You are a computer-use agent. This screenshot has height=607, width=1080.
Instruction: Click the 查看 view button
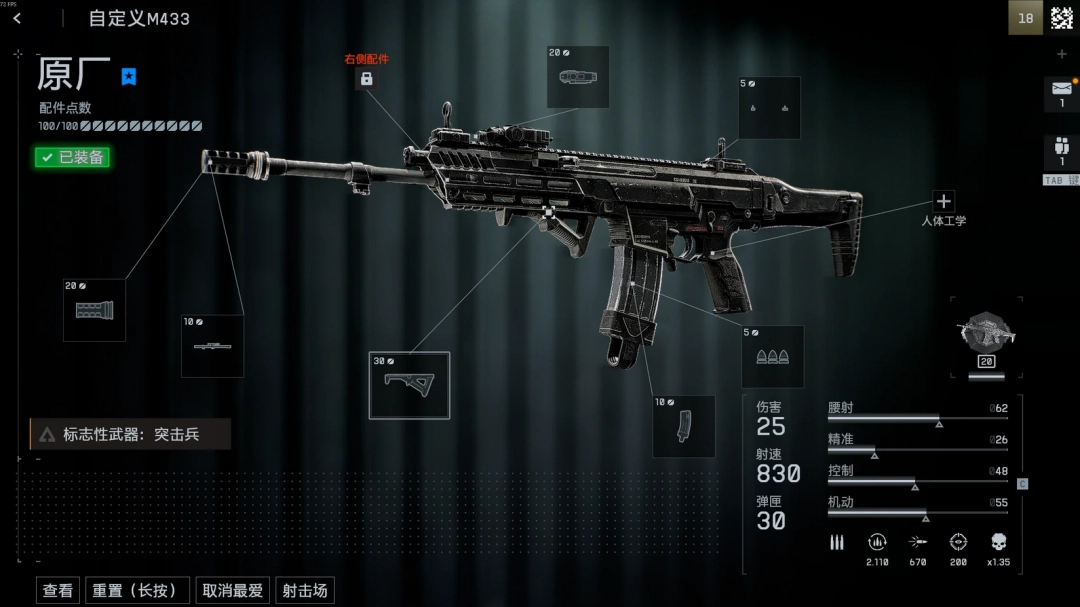[58, 591]
